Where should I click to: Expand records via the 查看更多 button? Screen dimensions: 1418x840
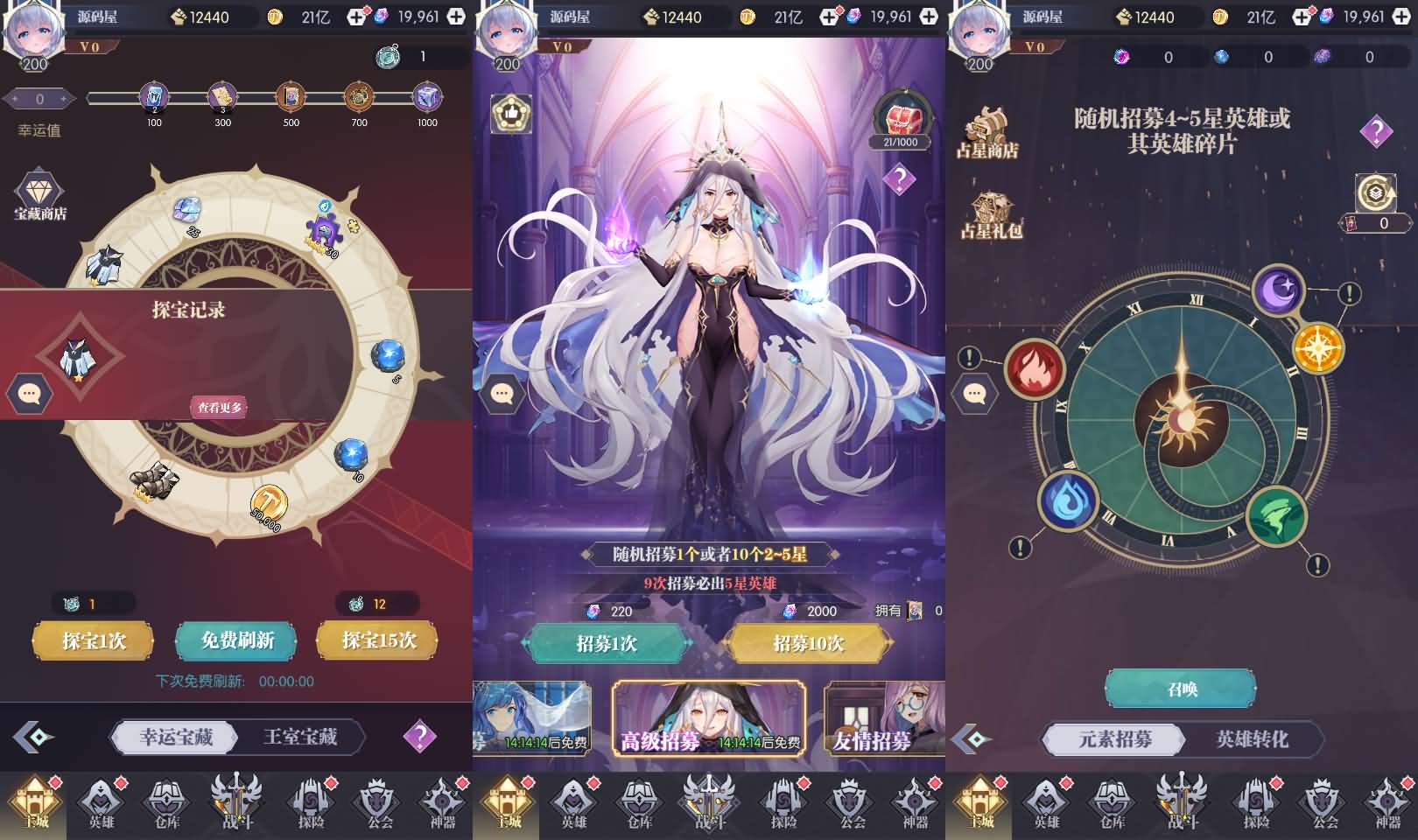click(220, 406)
